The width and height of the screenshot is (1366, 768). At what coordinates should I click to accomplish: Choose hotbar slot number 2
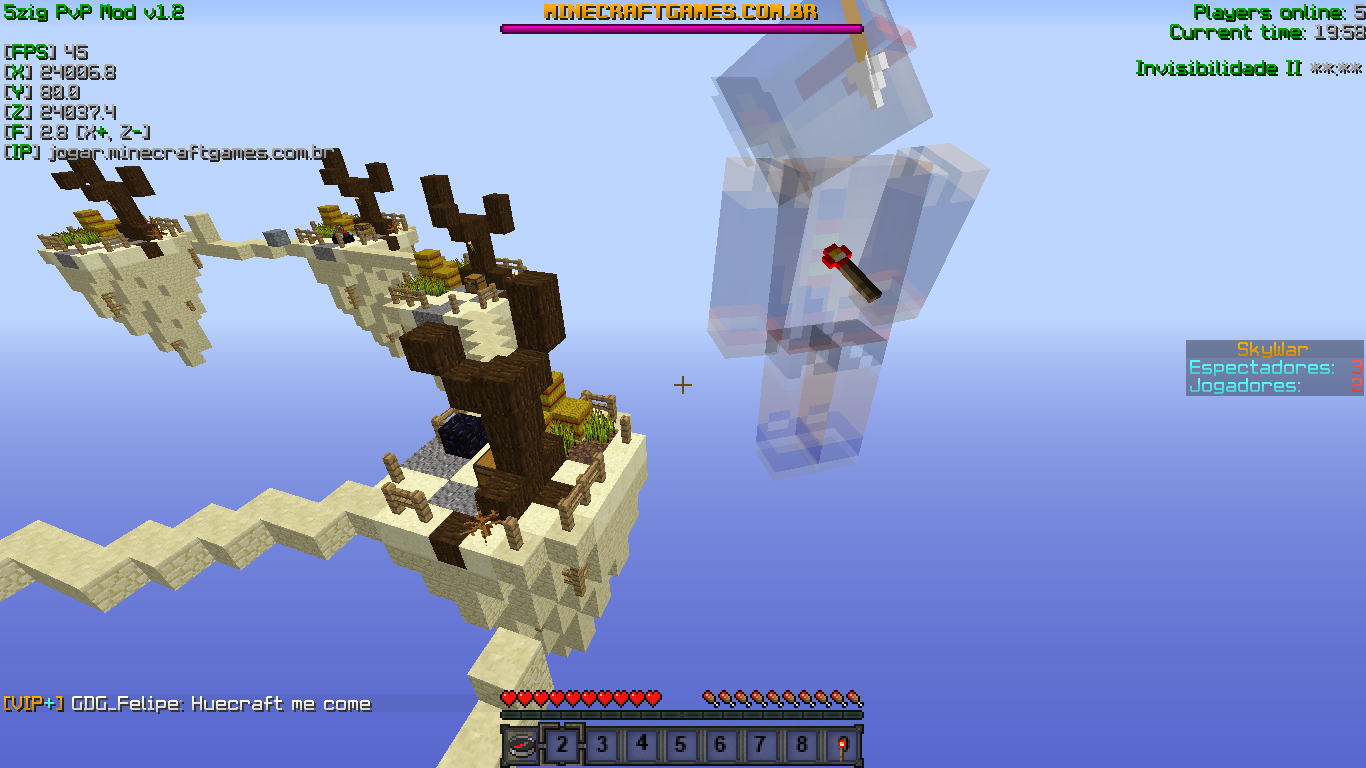coord(562,745)
